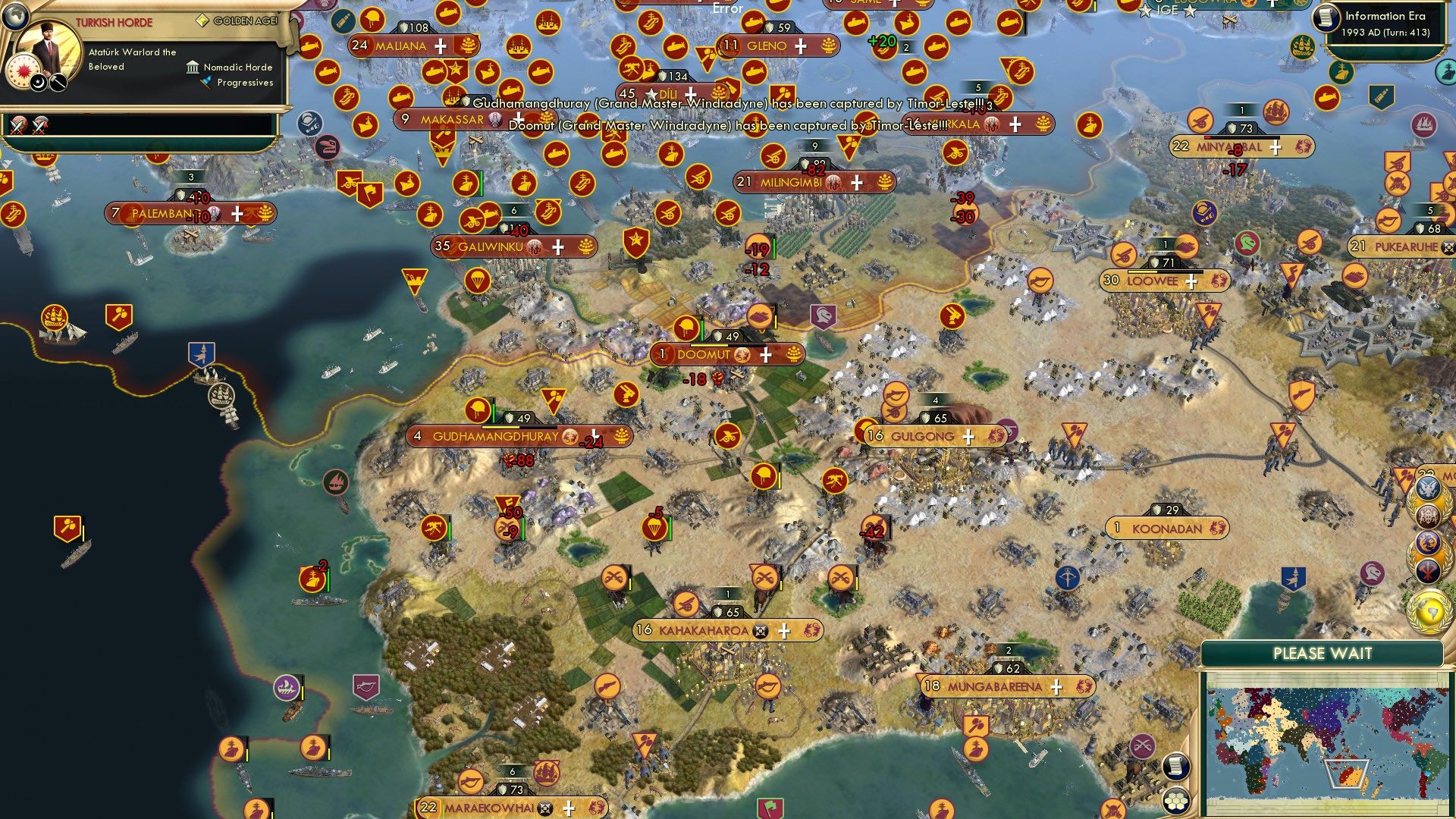Viewport: 1456px width, 819px height.
Task: Click the PLEASE WAIT panel
Action: [x=1322, y=651]
